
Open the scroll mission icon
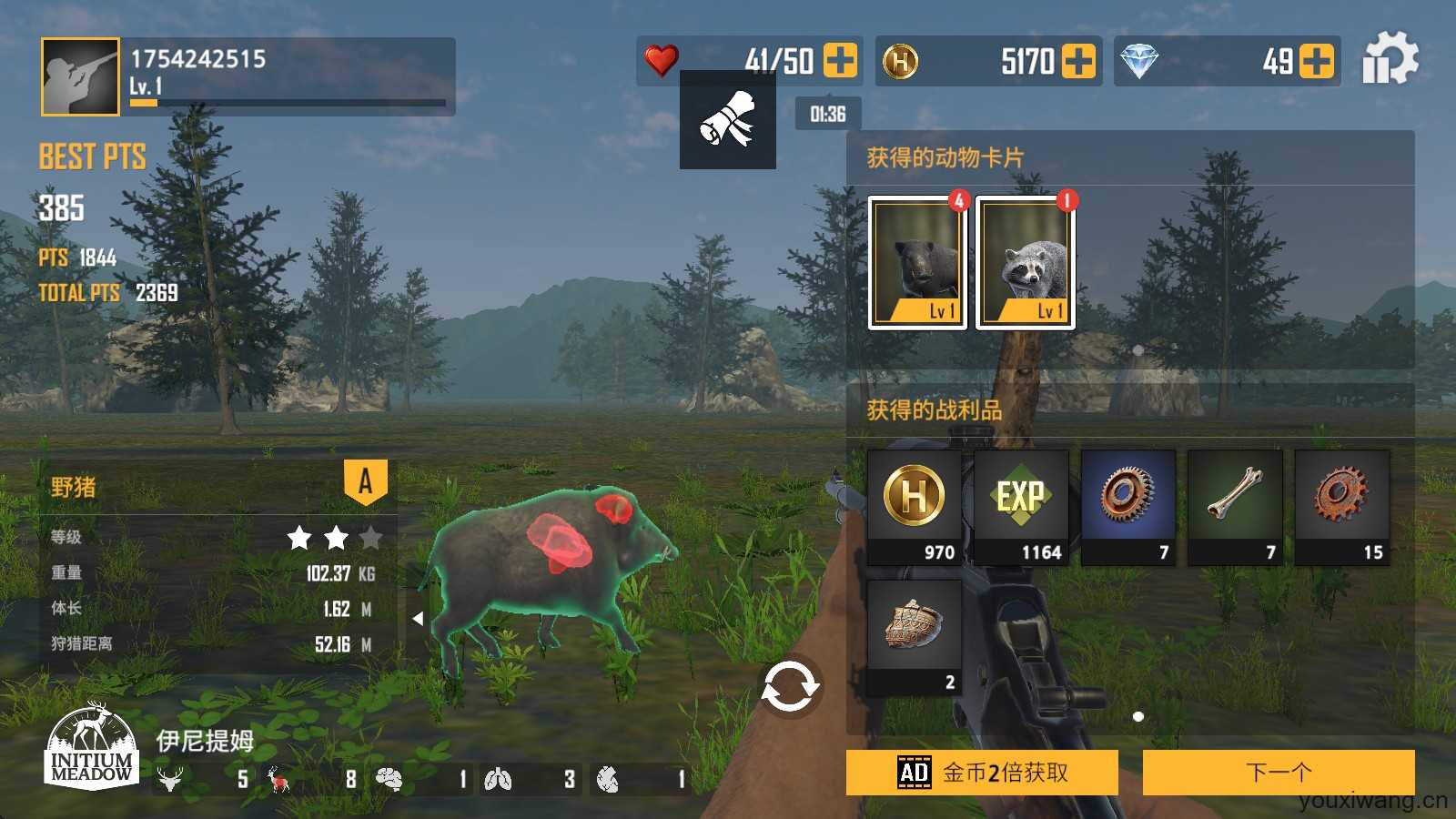(727, 120)
